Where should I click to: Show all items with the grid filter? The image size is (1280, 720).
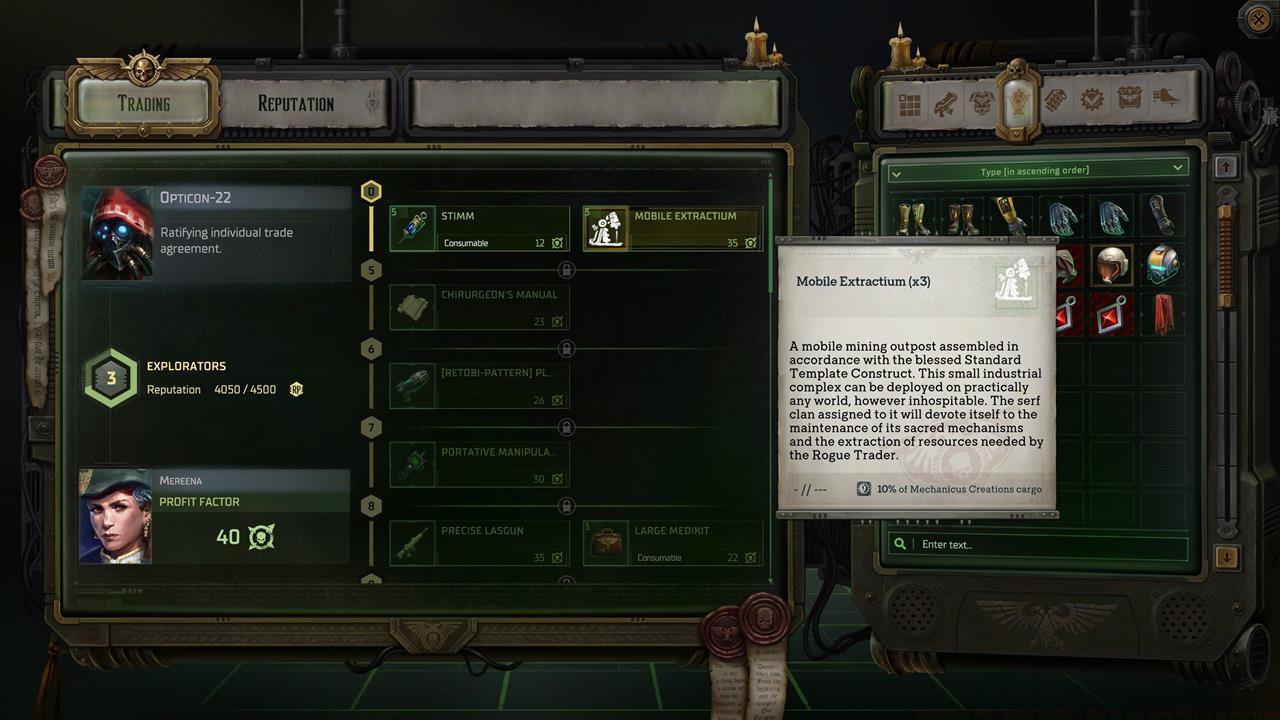click(x=909, y=103)
